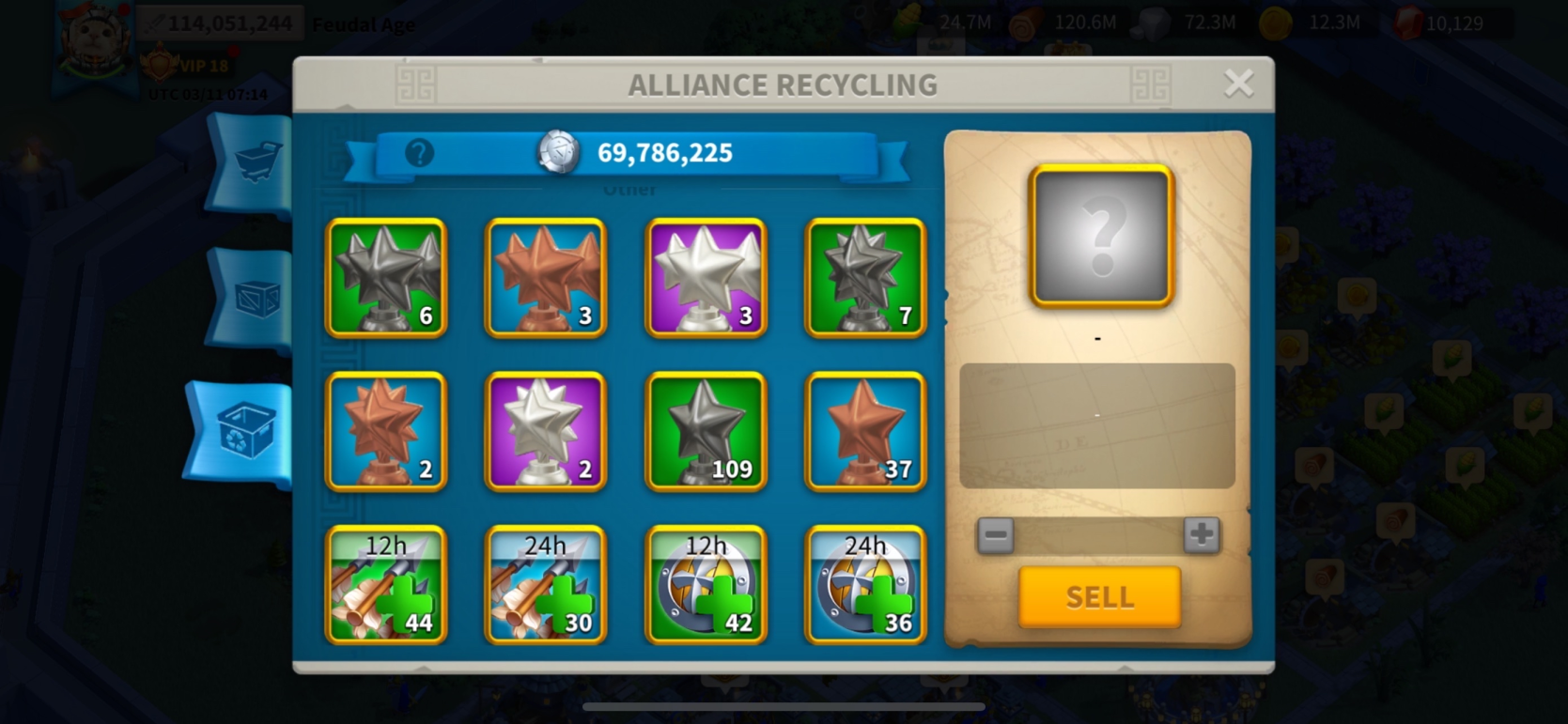Tap the SELL button
Screen dimensions: 1568x724
1099,596
